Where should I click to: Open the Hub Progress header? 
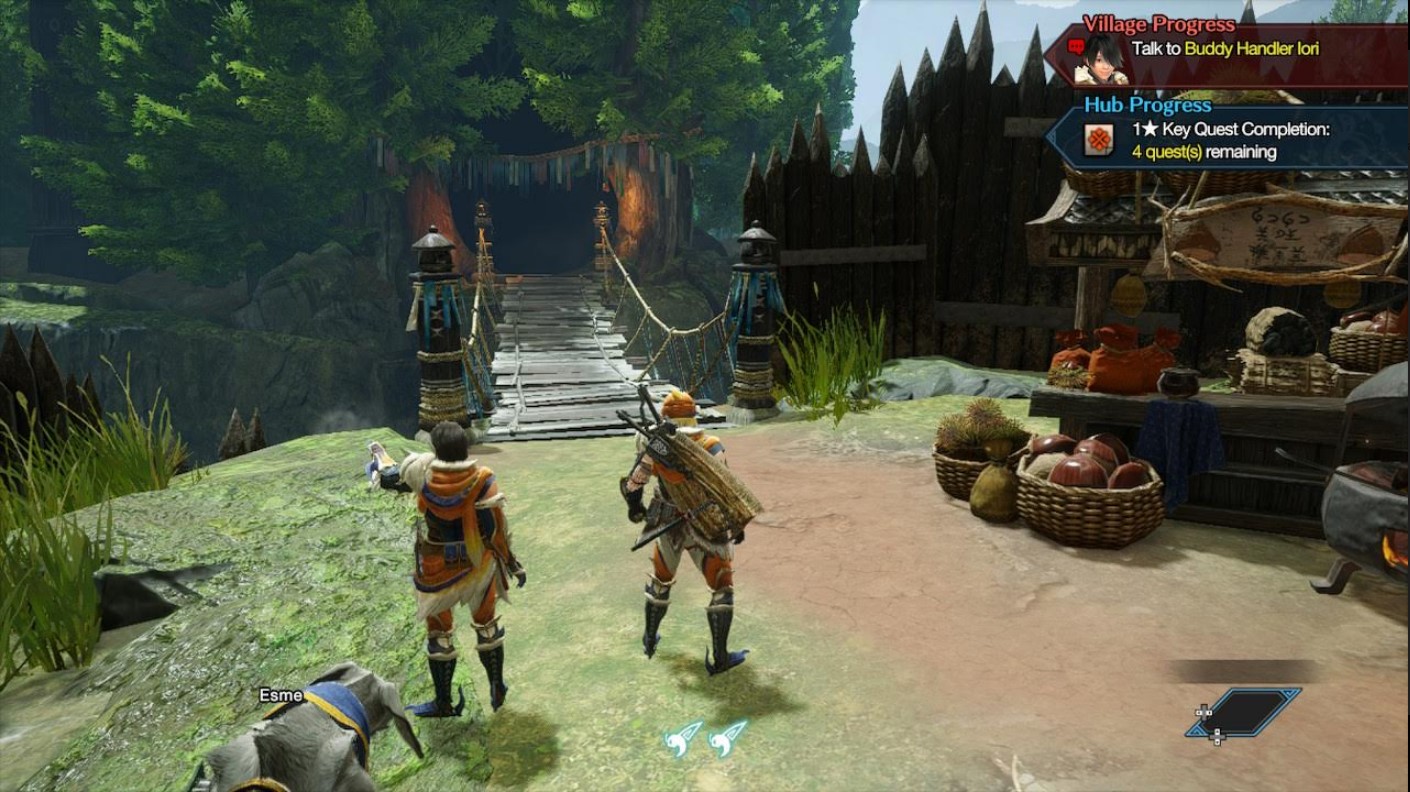coord(1150,104)
